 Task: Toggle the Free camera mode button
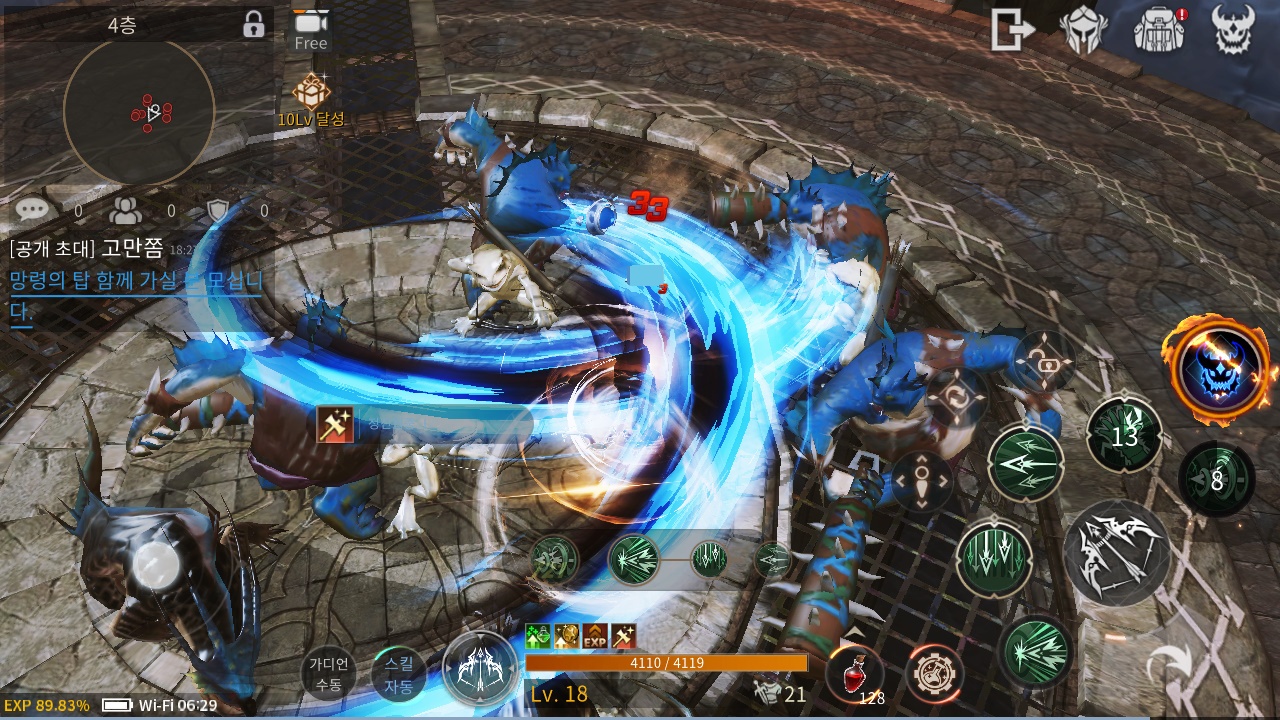(311, 30)
